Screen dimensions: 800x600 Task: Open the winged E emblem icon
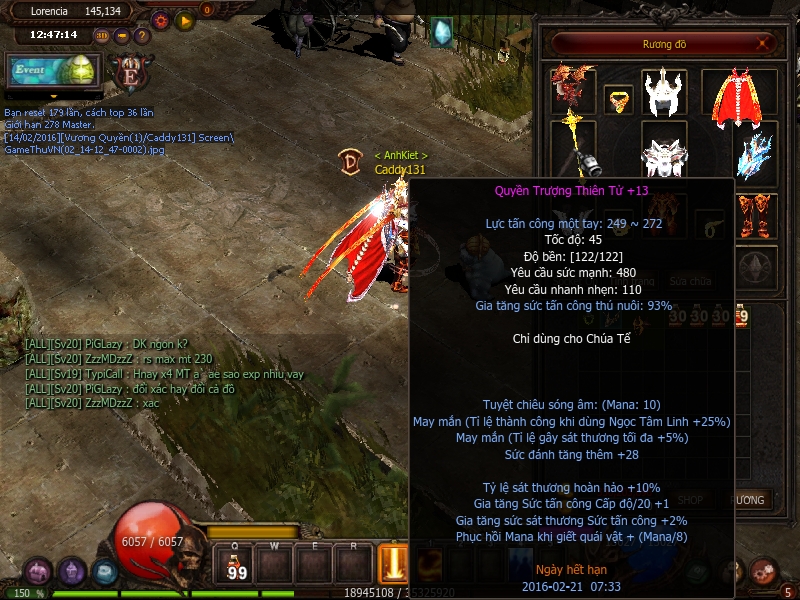point(129,72)
